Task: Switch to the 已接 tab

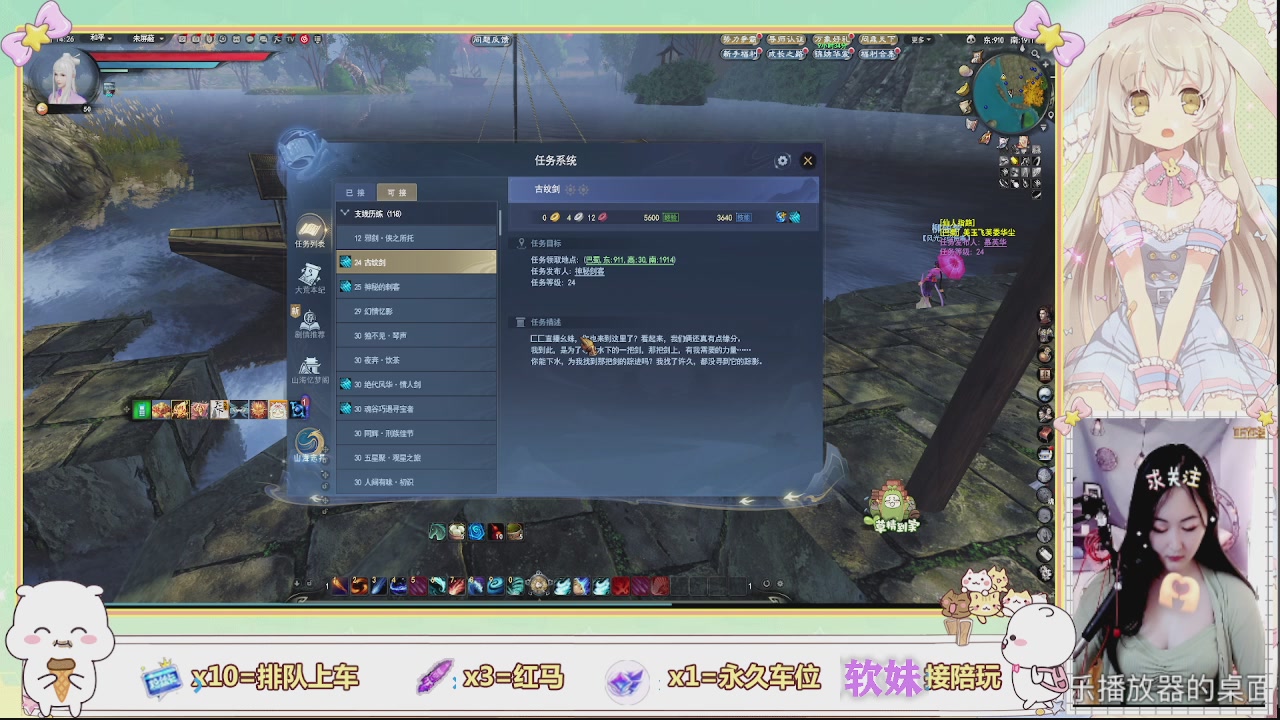Action: tap(356, 191)
